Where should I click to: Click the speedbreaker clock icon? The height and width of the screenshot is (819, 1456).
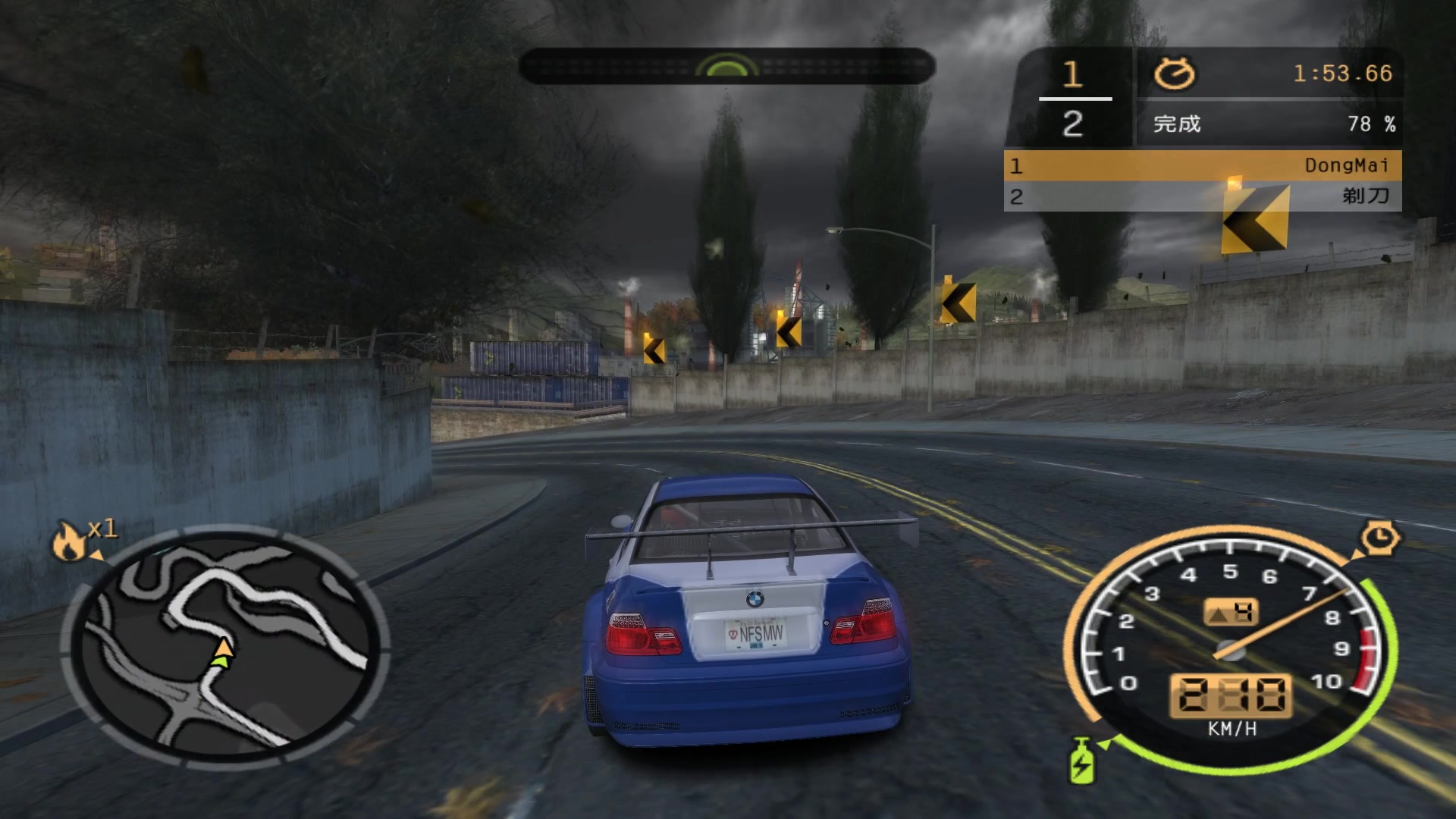tap(1380, 538)
